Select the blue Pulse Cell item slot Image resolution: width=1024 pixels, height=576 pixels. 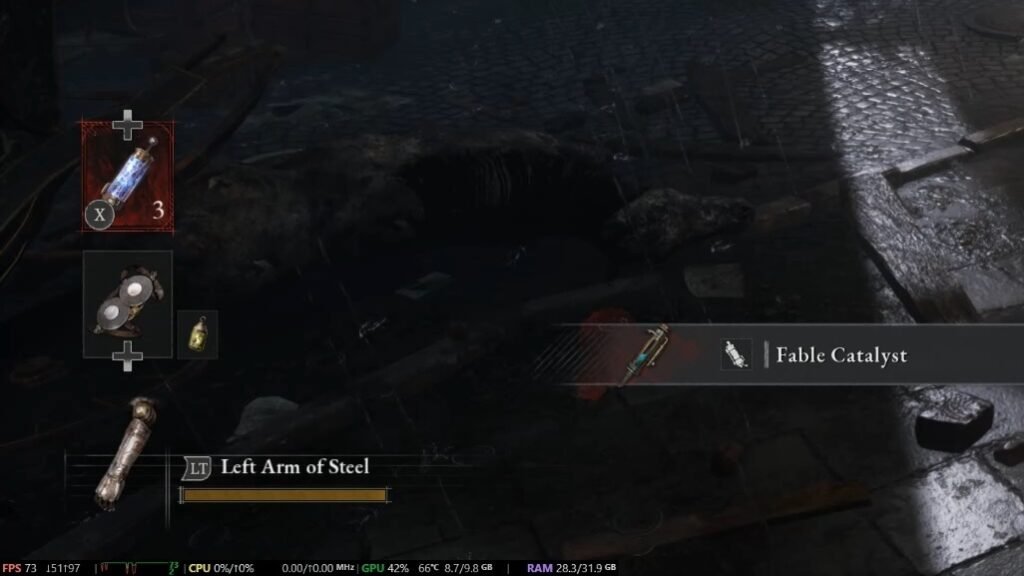point(127,176)
